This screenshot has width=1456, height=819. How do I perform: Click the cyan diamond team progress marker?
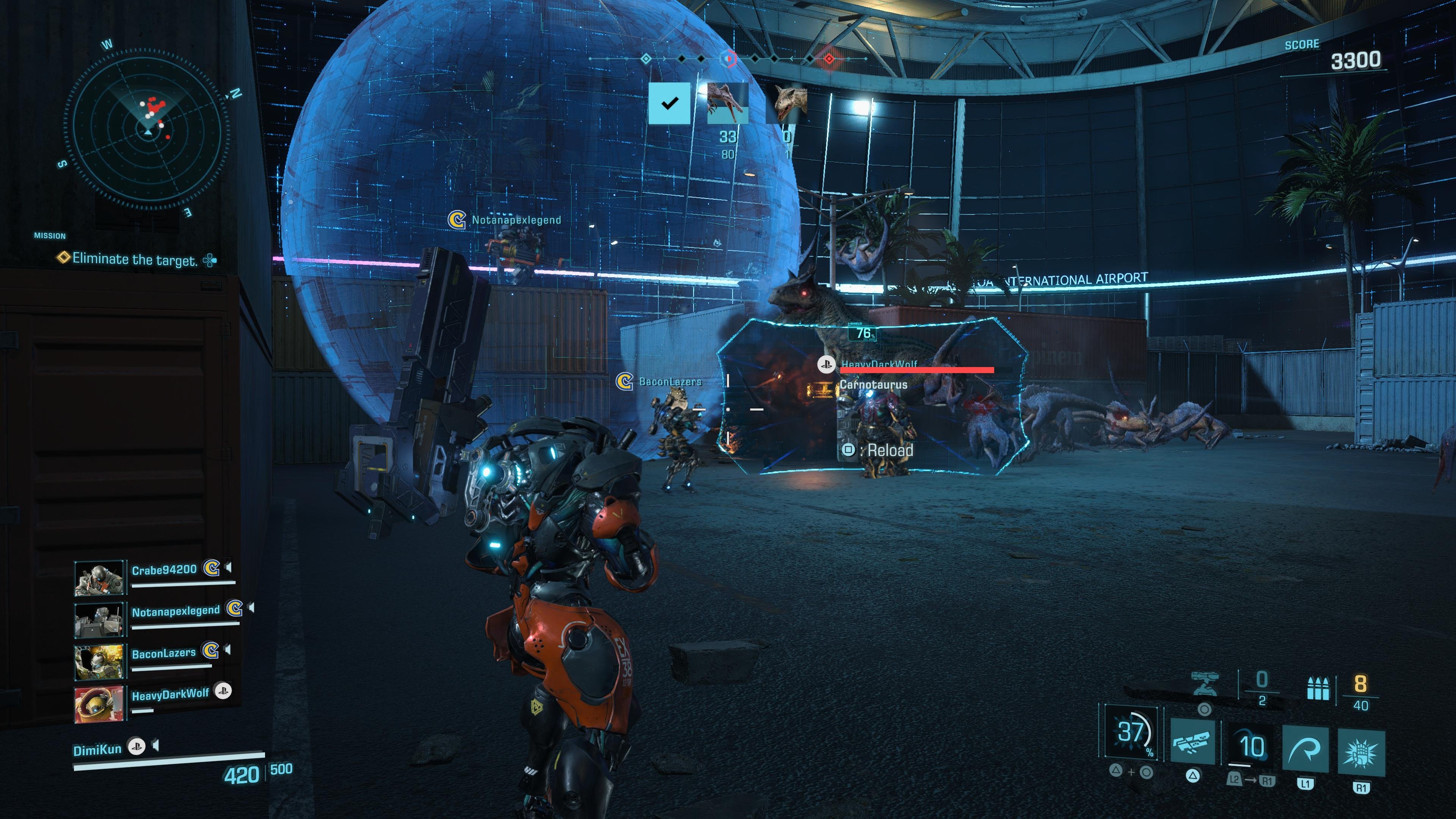646,58
